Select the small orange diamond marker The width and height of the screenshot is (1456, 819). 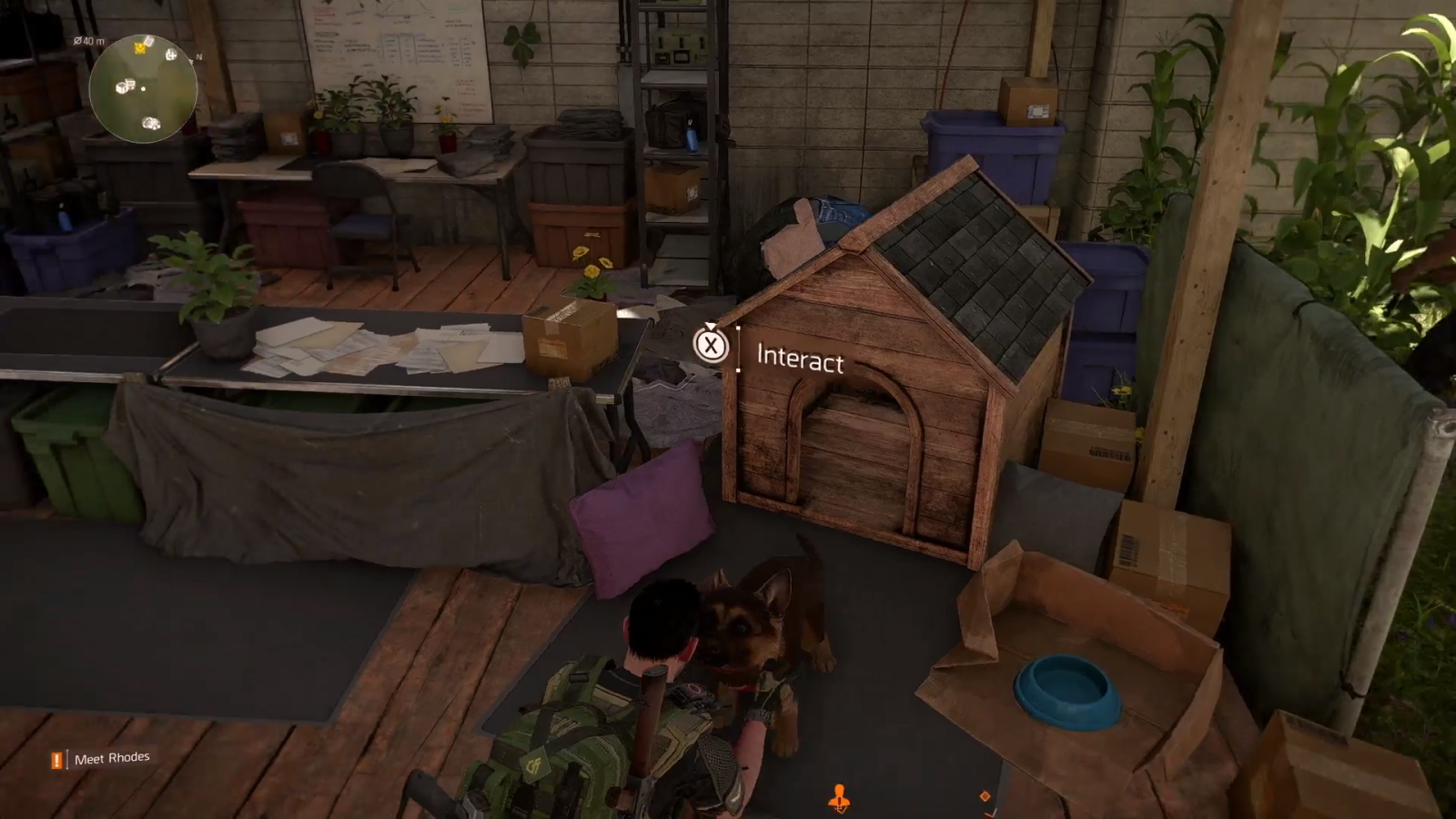(985, 796)
